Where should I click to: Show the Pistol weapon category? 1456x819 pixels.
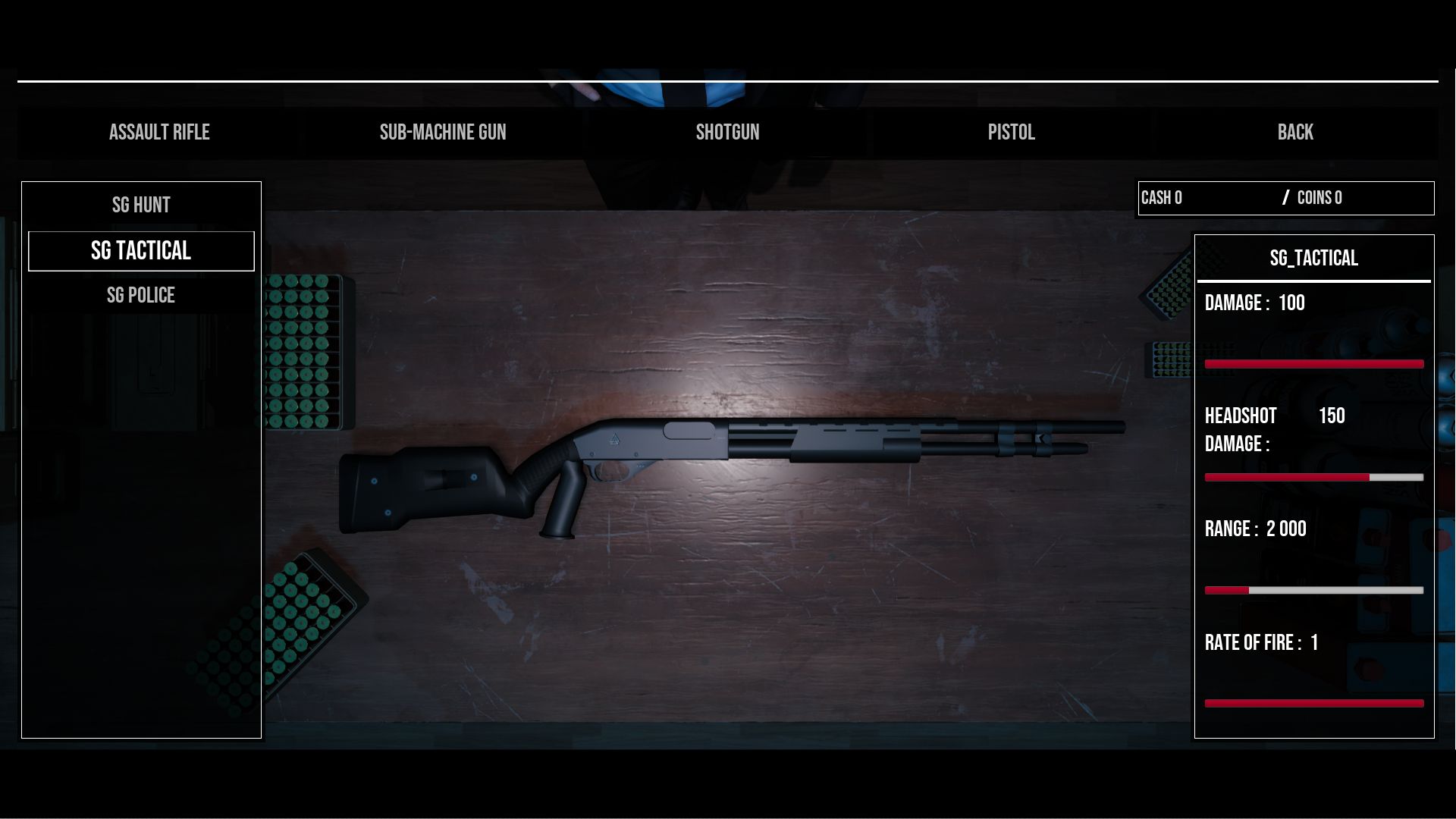tap(1011, 133)
